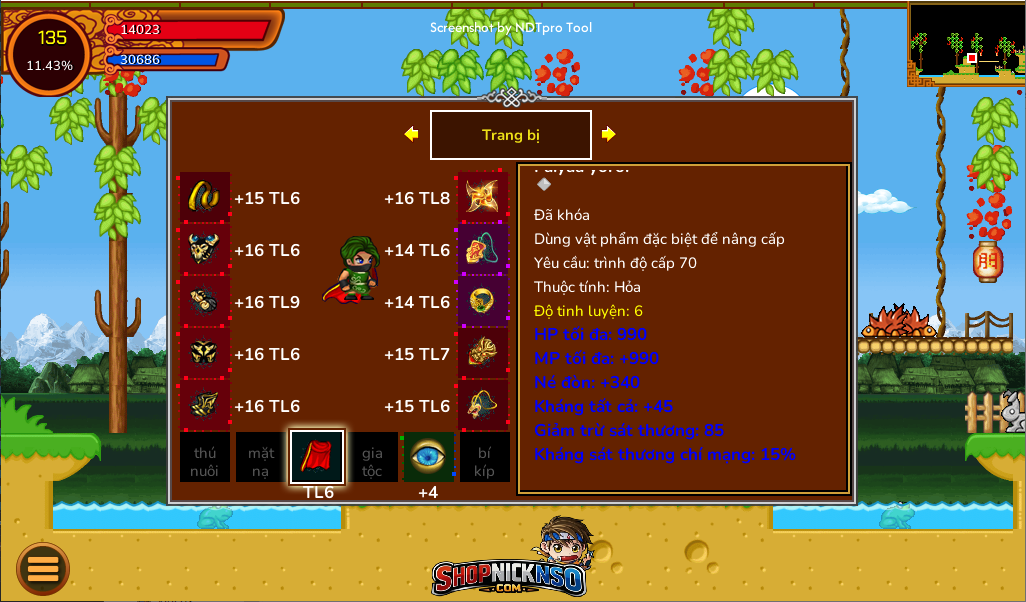The image size is (1026, 602).
Task: Open the empty mặt nạ mask slot
Action: (x=261, y=458)
